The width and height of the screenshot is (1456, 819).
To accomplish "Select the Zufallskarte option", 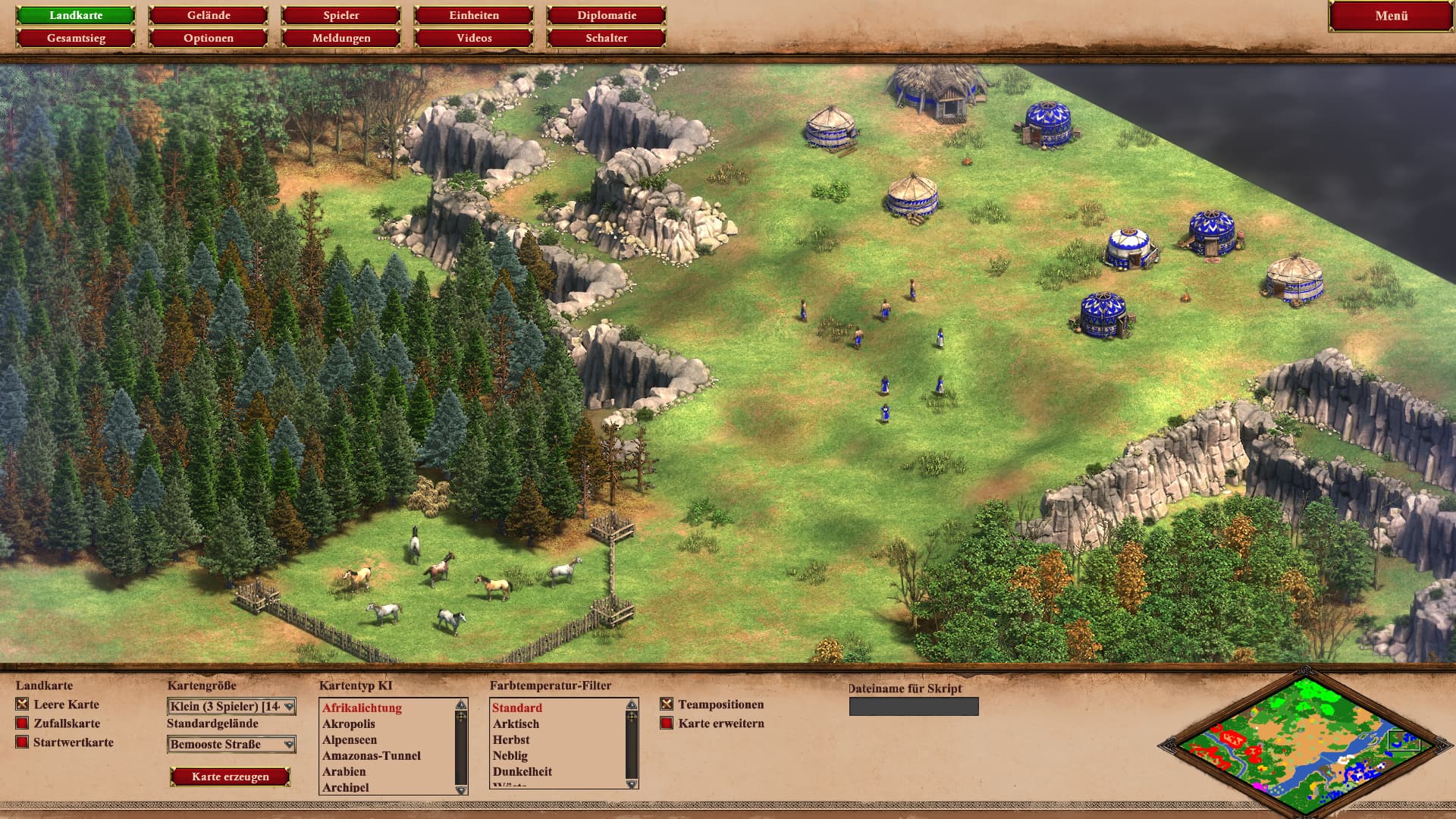I will coord(23,723).
